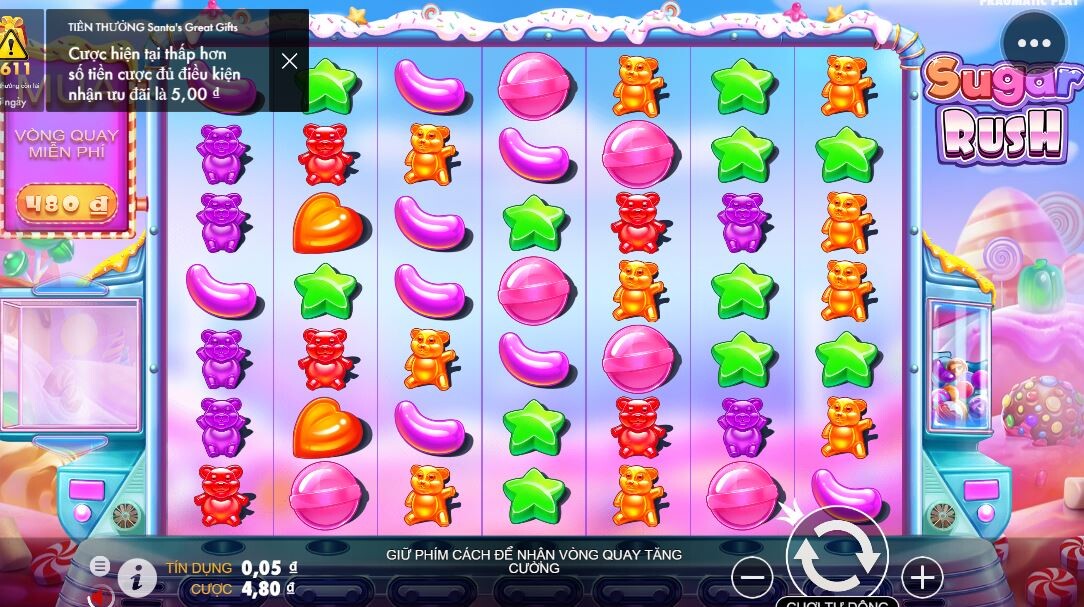The height and width of the screenshot is (607, 1084).
Task: Open the hamburger settings menu
Action: pos(100,566)
